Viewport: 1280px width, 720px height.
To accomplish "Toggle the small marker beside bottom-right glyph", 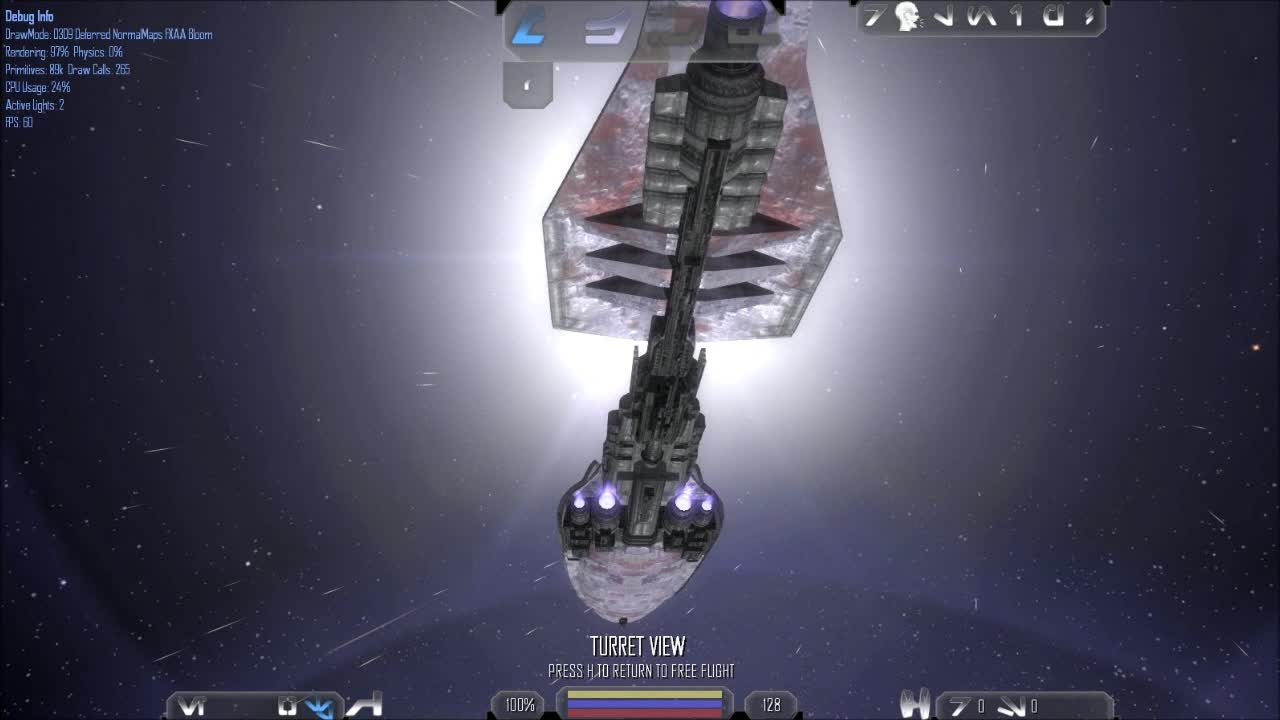I will (x=1035, y=703).
